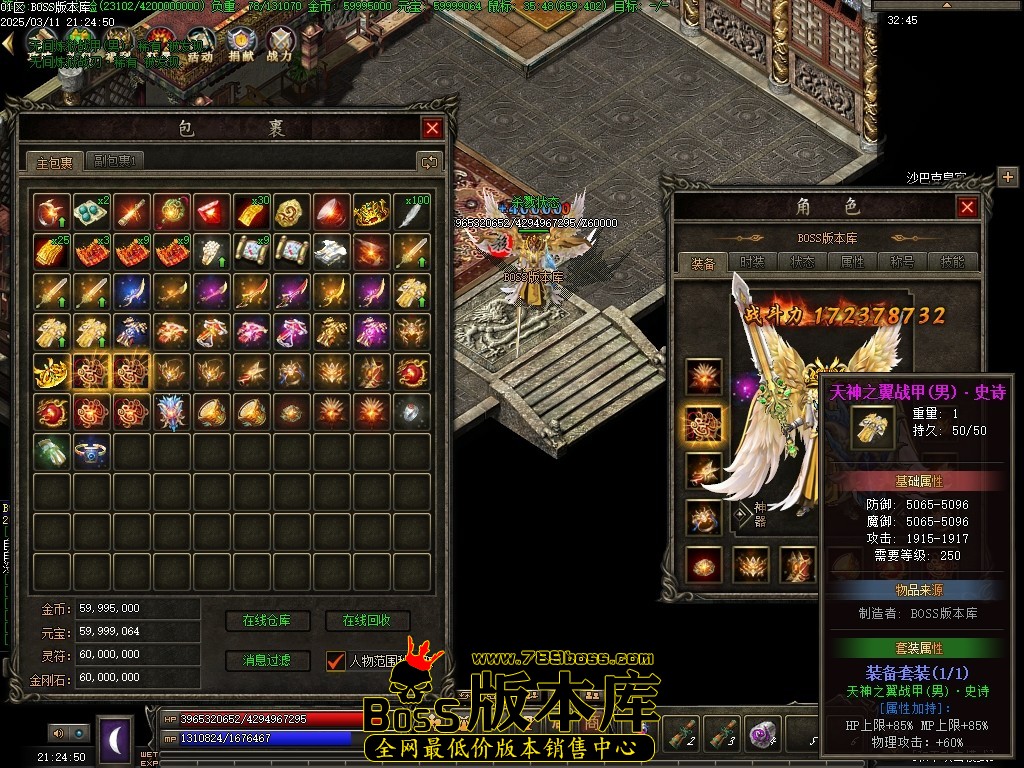Expand the top-right plus button
The width and height of the screenshot is (1024, 768).
[1007, 177]
